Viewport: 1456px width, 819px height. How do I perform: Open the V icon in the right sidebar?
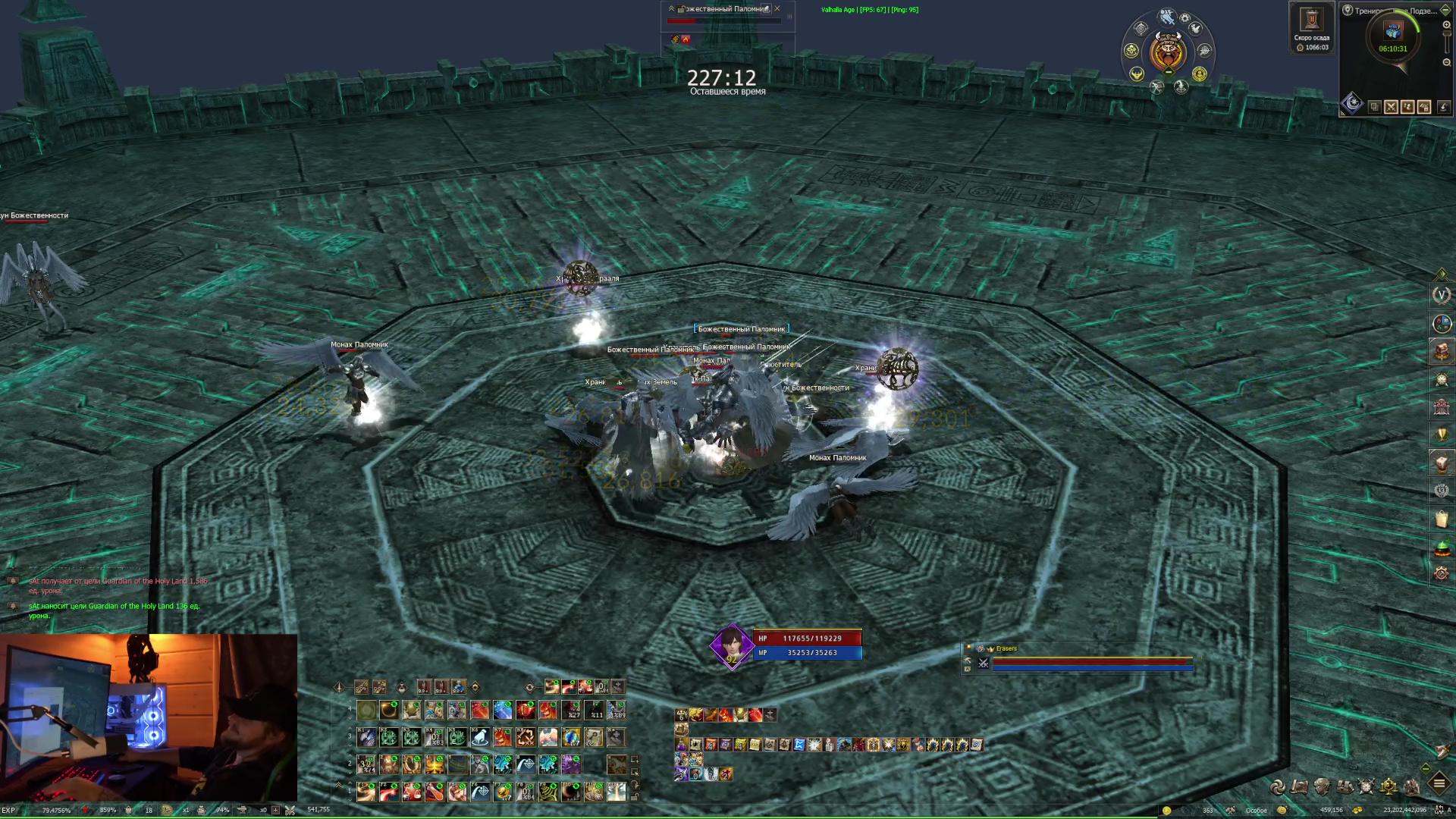coord(1442,295)
